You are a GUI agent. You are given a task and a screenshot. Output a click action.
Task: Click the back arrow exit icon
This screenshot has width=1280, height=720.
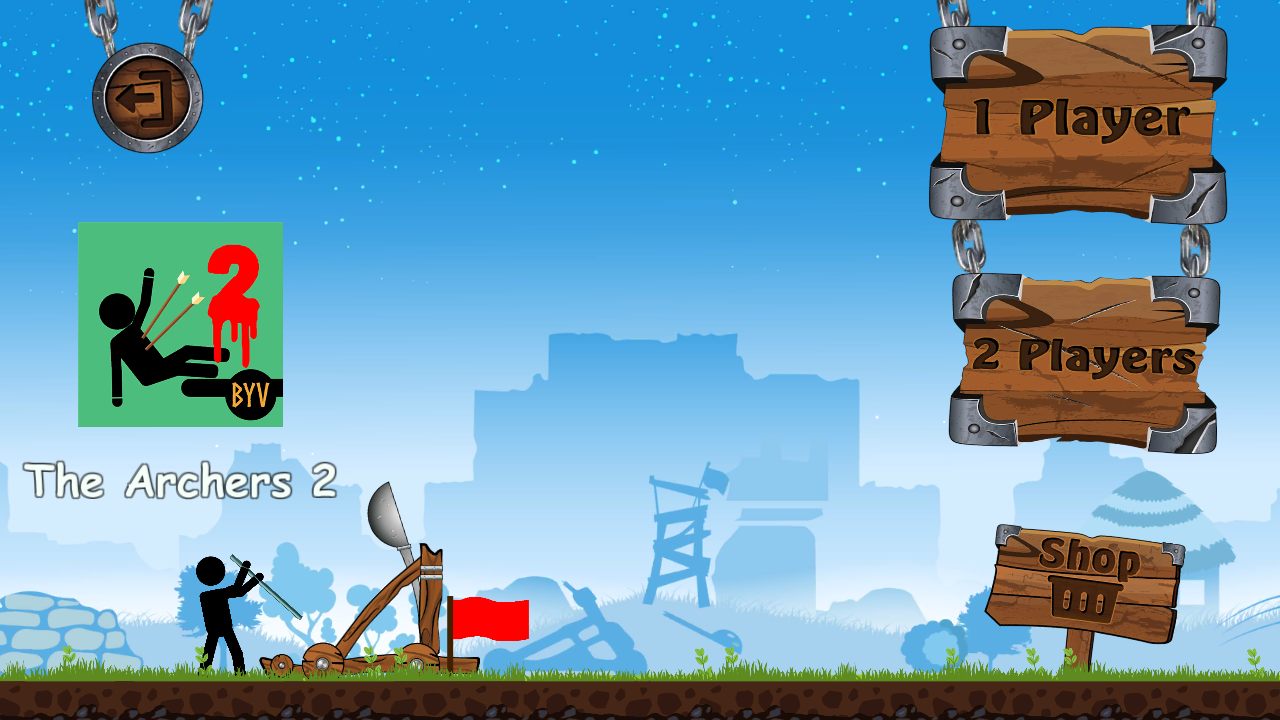[x=145, y=95]
